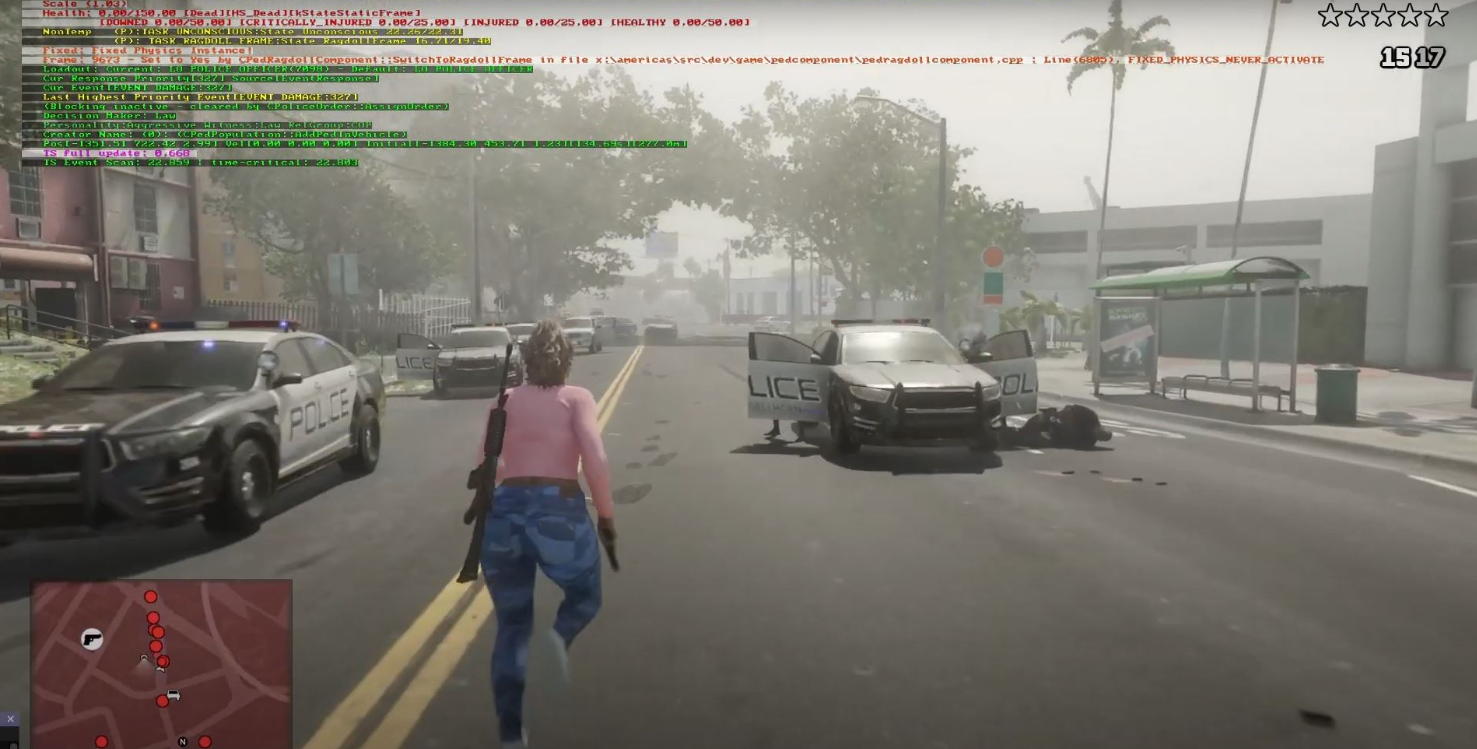Click the minimap in the bottom-left corner
This screenshot has height=749, width=1477.
(160, 665)
